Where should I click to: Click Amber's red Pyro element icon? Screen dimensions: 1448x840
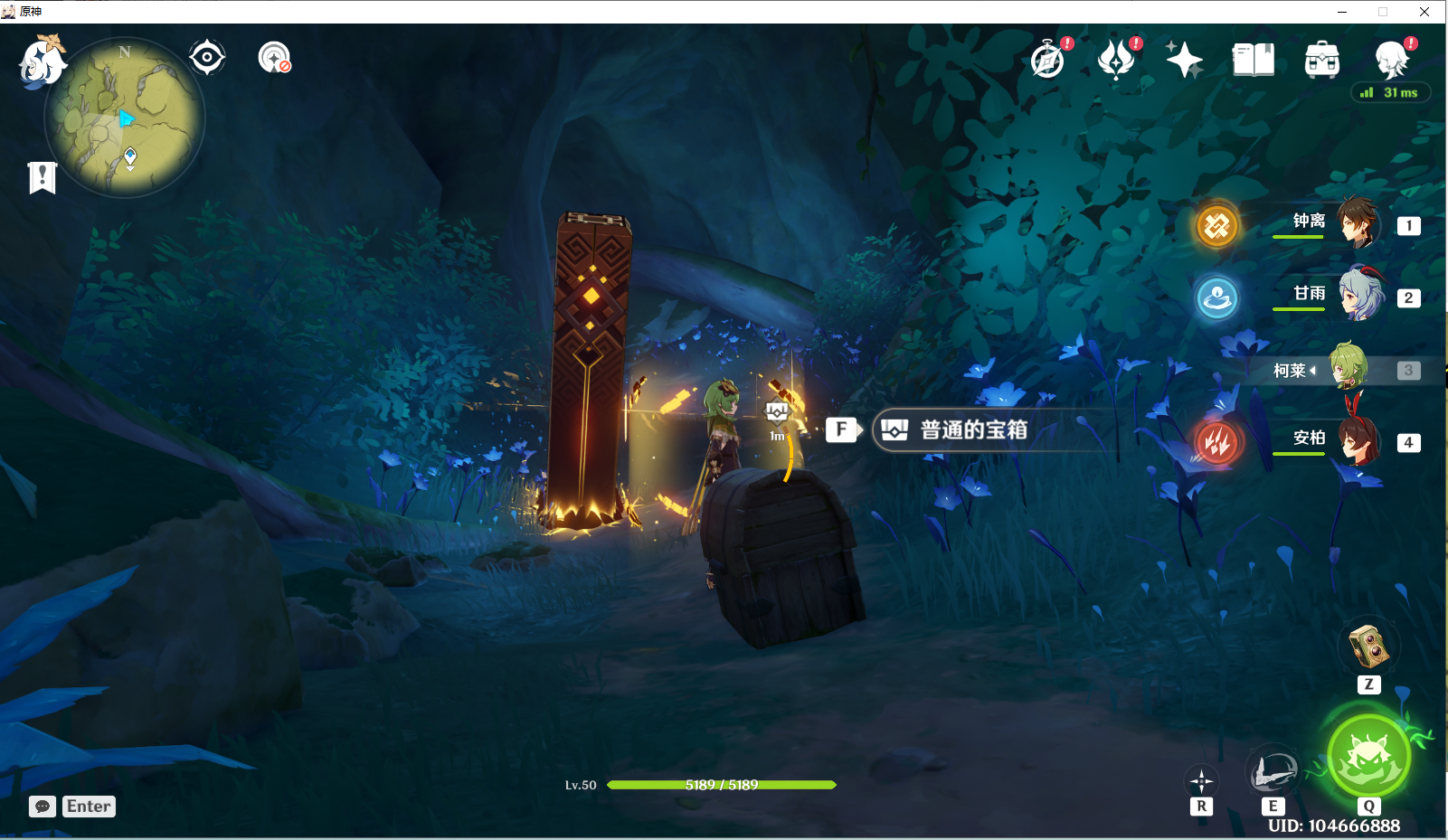(x=1217, y=442)
